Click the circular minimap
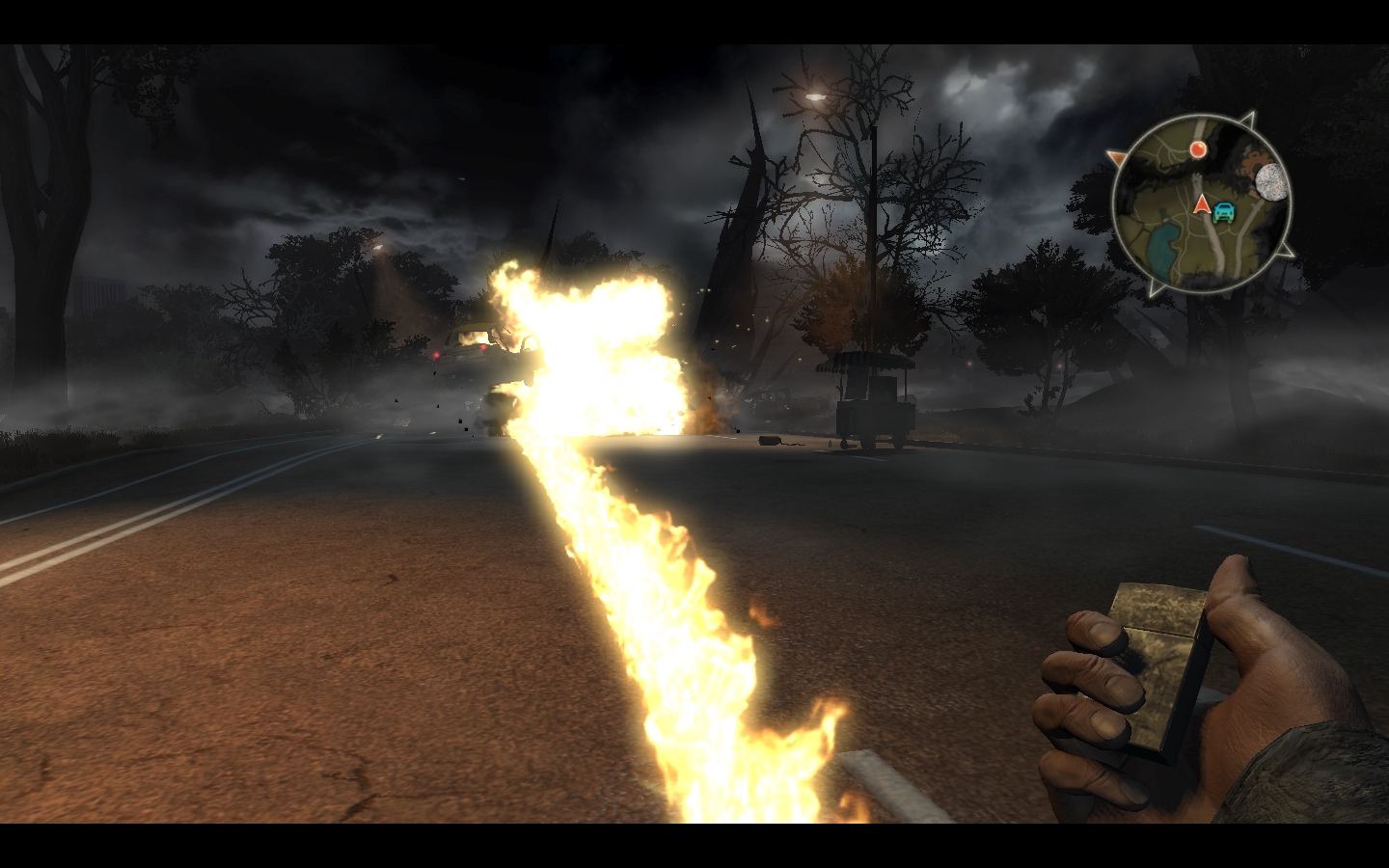The width and height of the screenshot is (1389, 868). 1201,203
